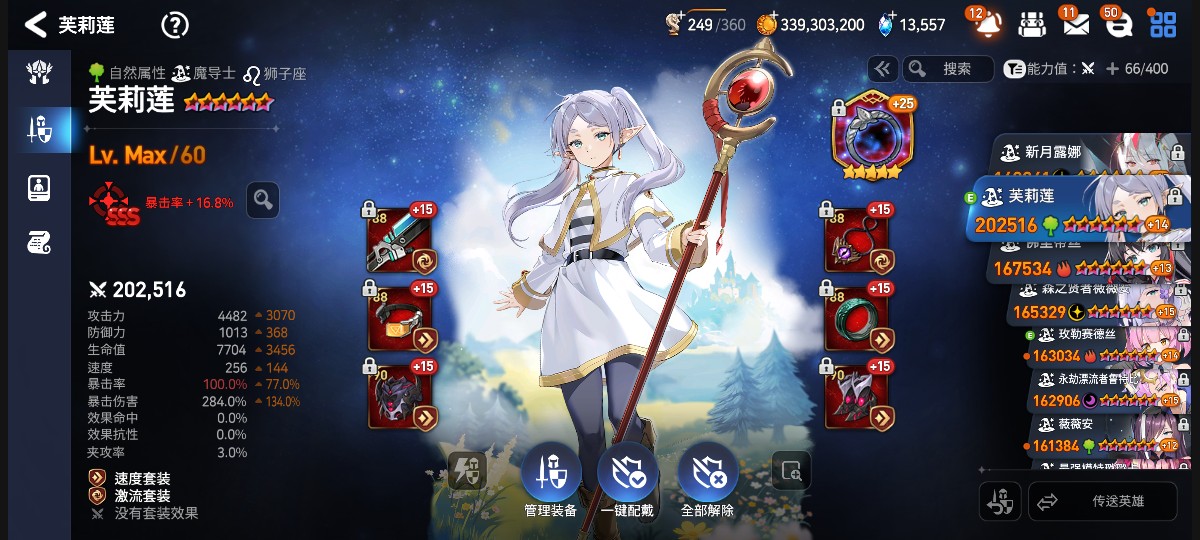The height and width of the screenshot is (540, 1200).
Task: Switch to the hero portrait profile tab
Action: pyautogui.click(x=38, y=186)
